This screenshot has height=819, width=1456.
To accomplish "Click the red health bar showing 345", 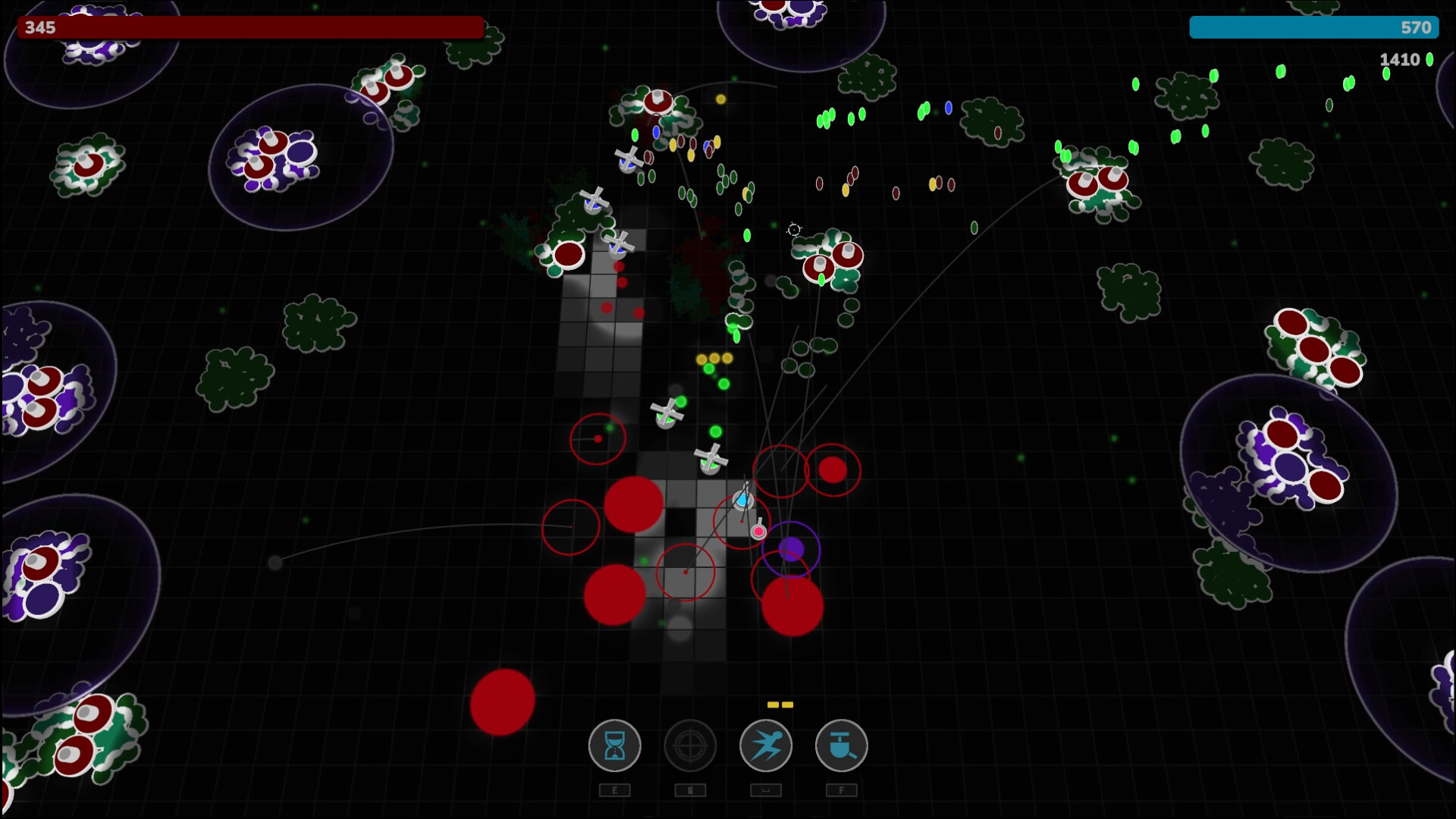I will coord(250,28).
